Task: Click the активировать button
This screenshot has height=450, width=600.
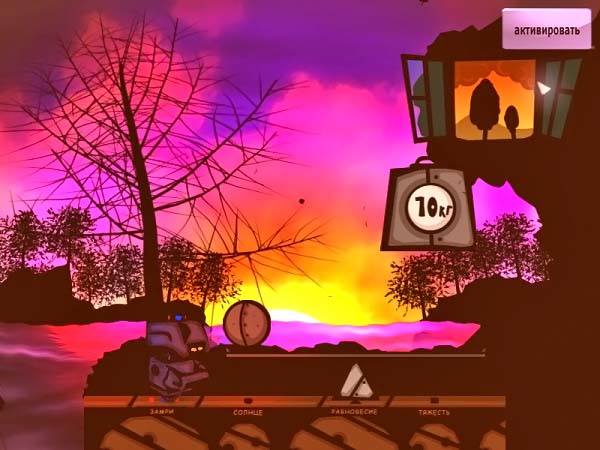Action: pyautogui.click(x=546, y=30)
